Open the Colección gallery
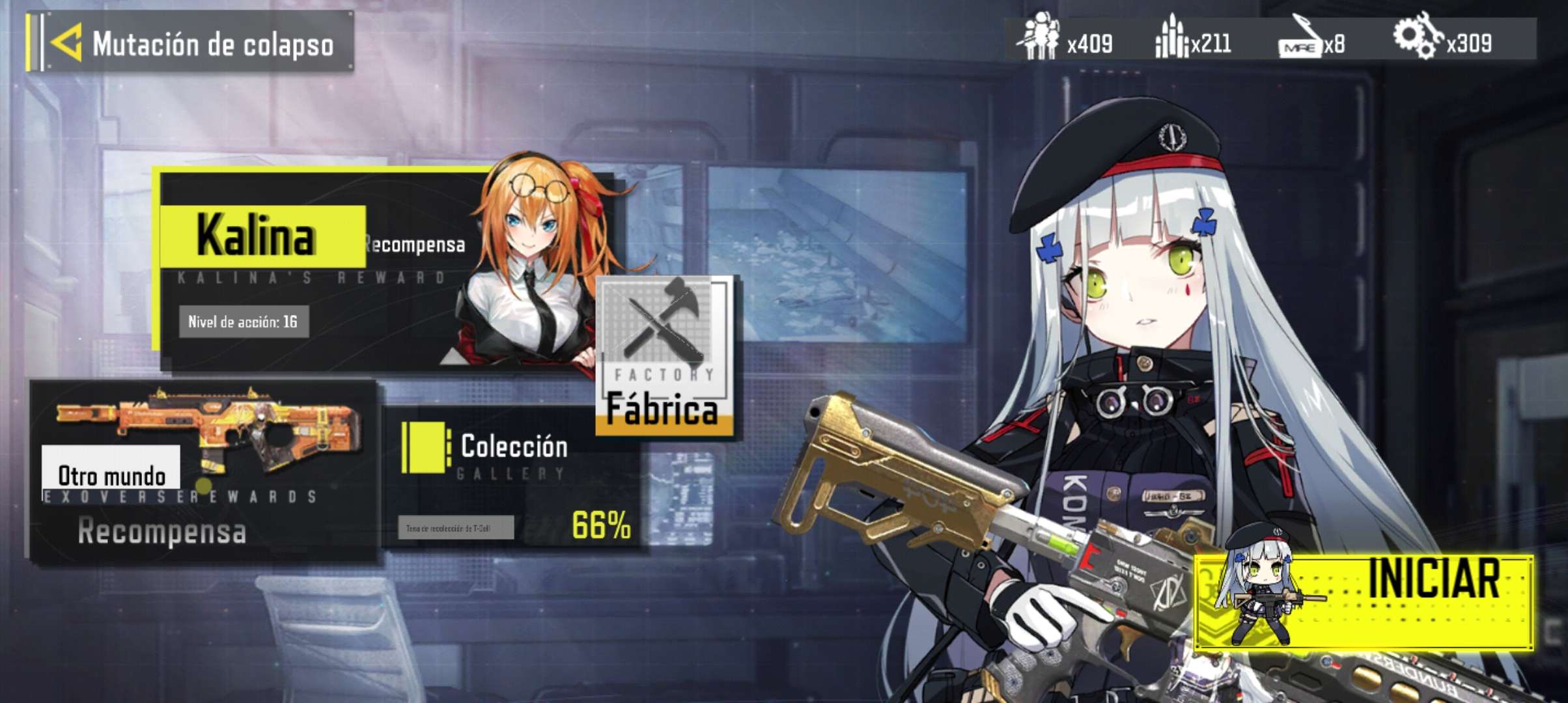 pos(513,478)
